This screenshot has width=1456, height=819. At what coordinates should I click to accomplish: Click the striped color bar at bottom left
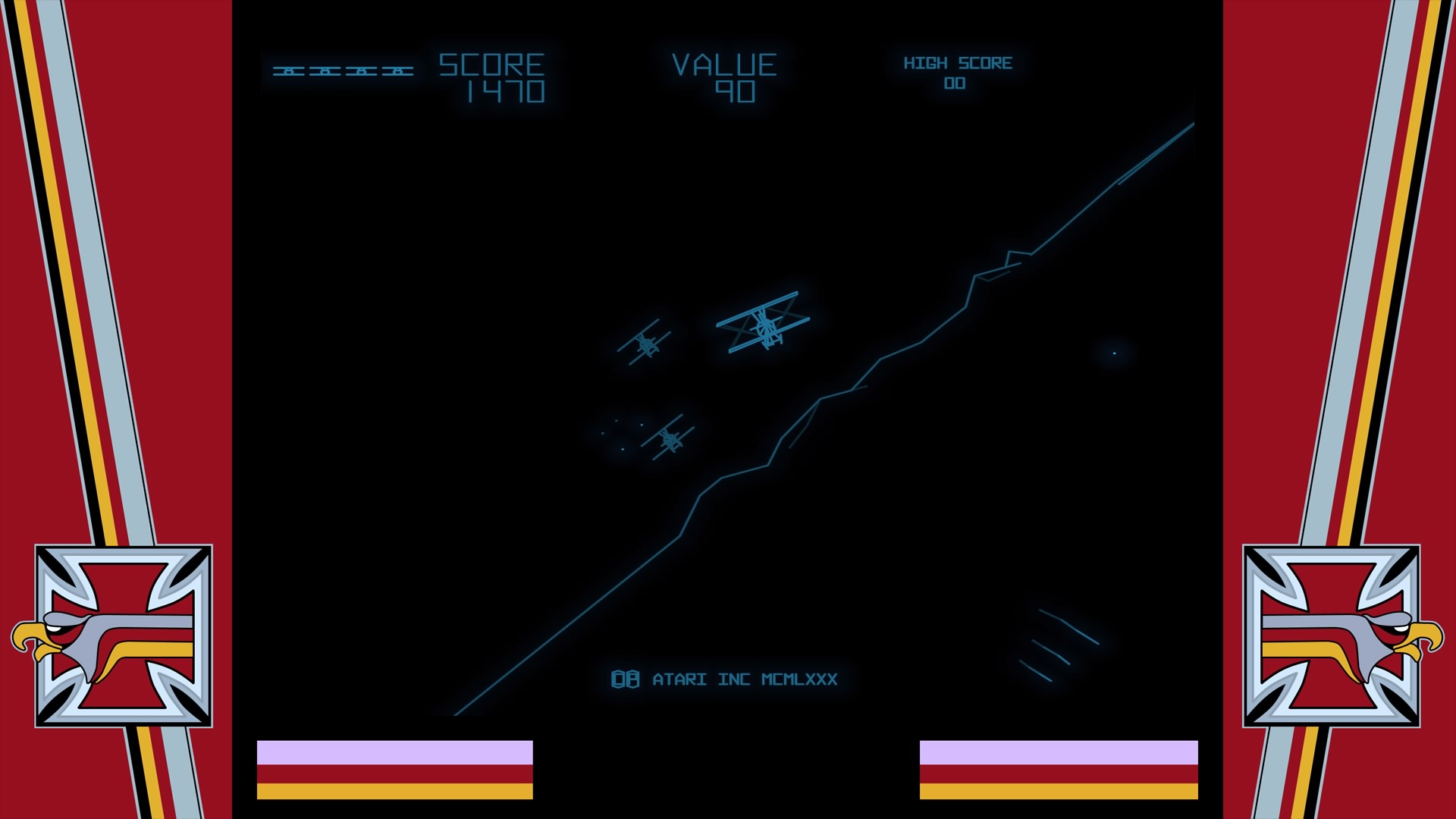point(394,766)
